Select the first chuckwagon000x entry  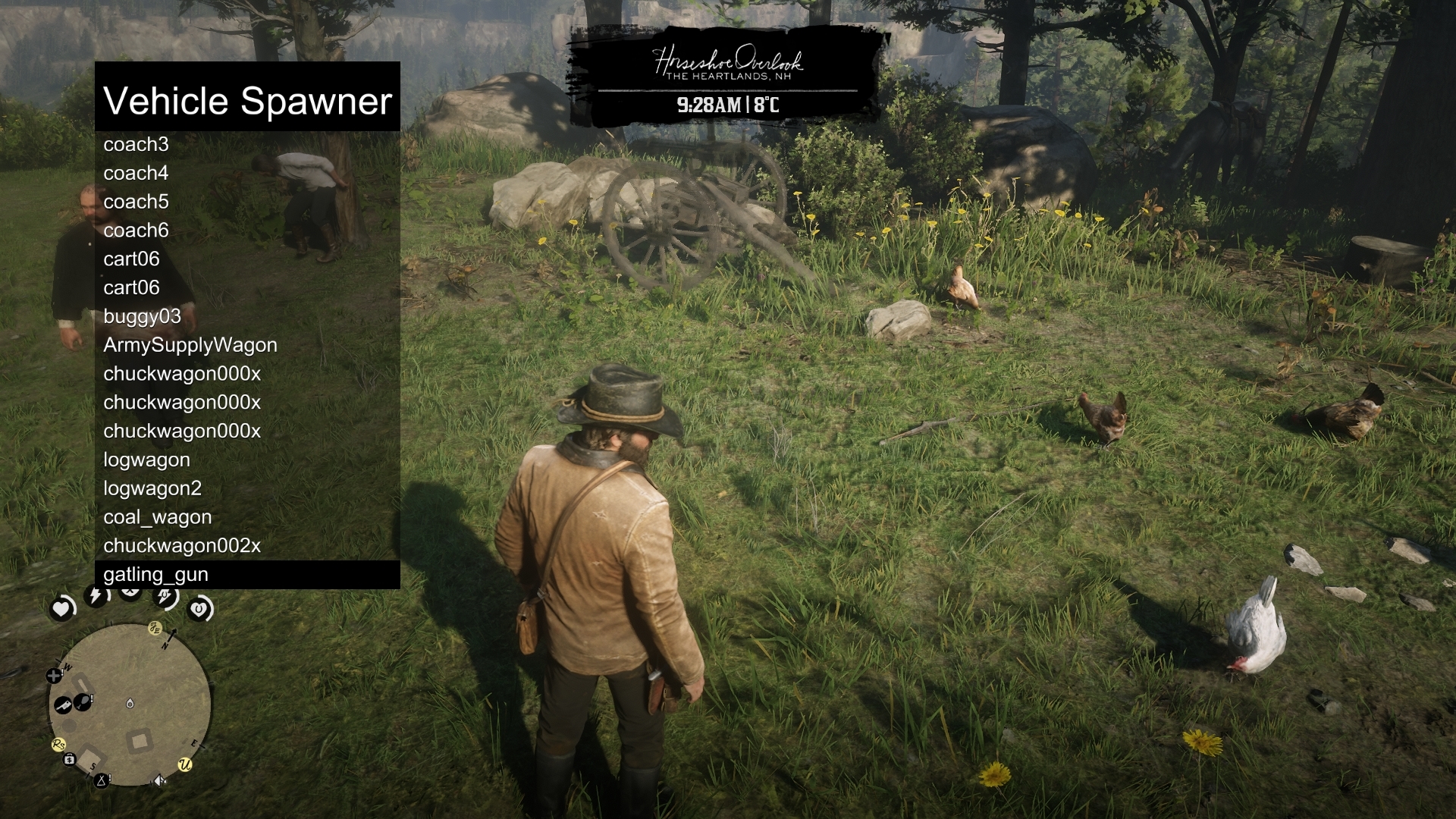pos(181,374)
